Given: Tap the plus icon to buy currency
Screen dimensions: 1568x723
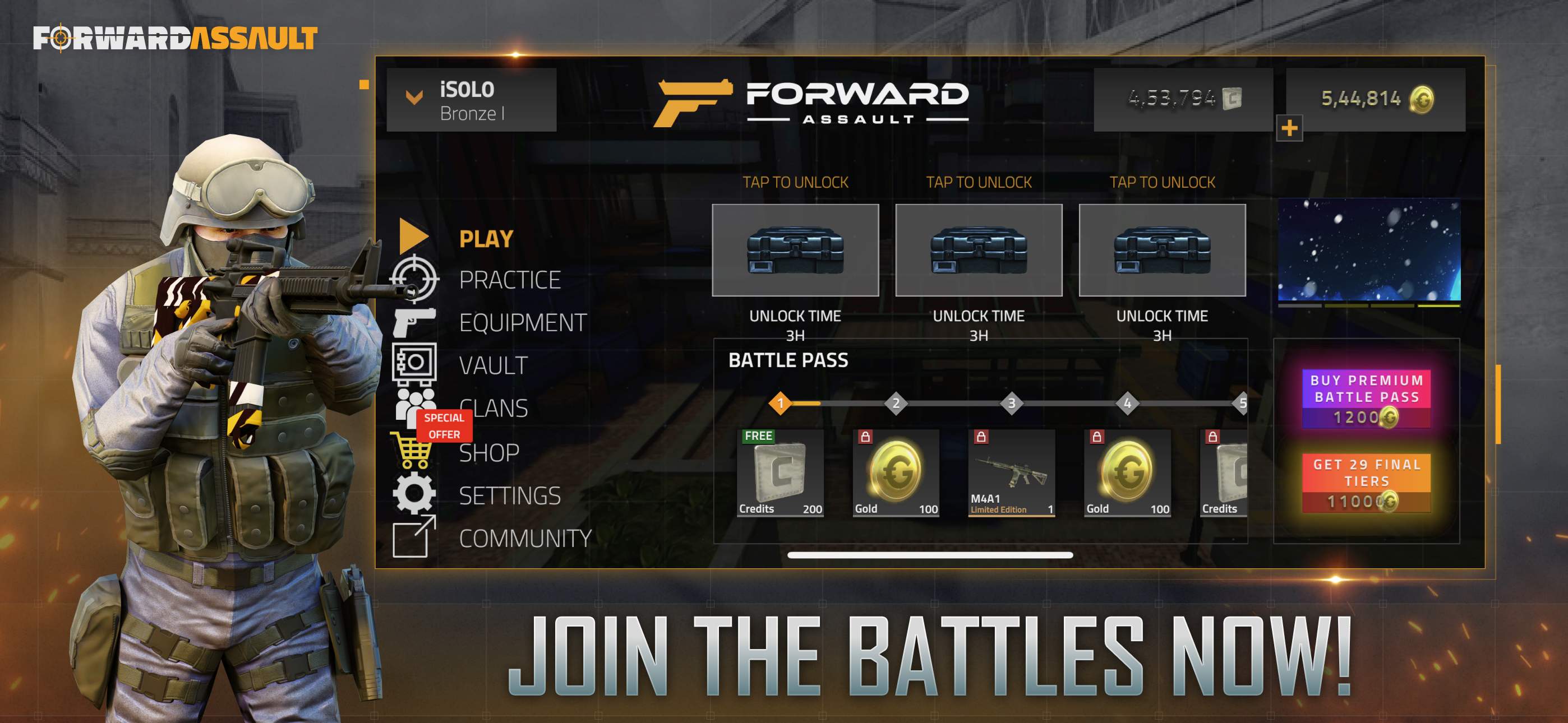Looking at the screenshot, I should pos(1290,129).
